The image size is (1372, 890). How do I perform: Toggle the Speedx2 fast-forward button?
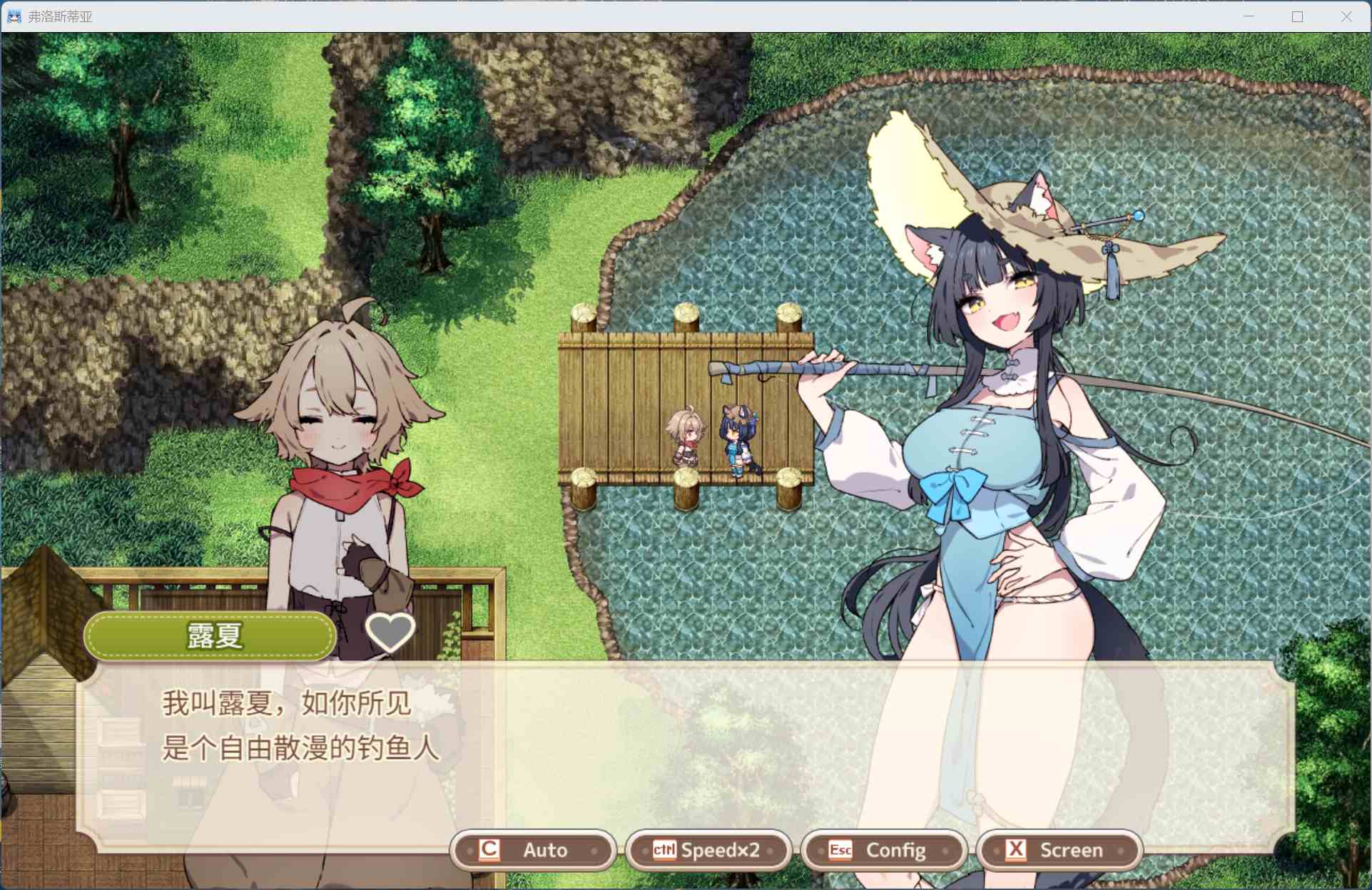(x=708, y=849)
